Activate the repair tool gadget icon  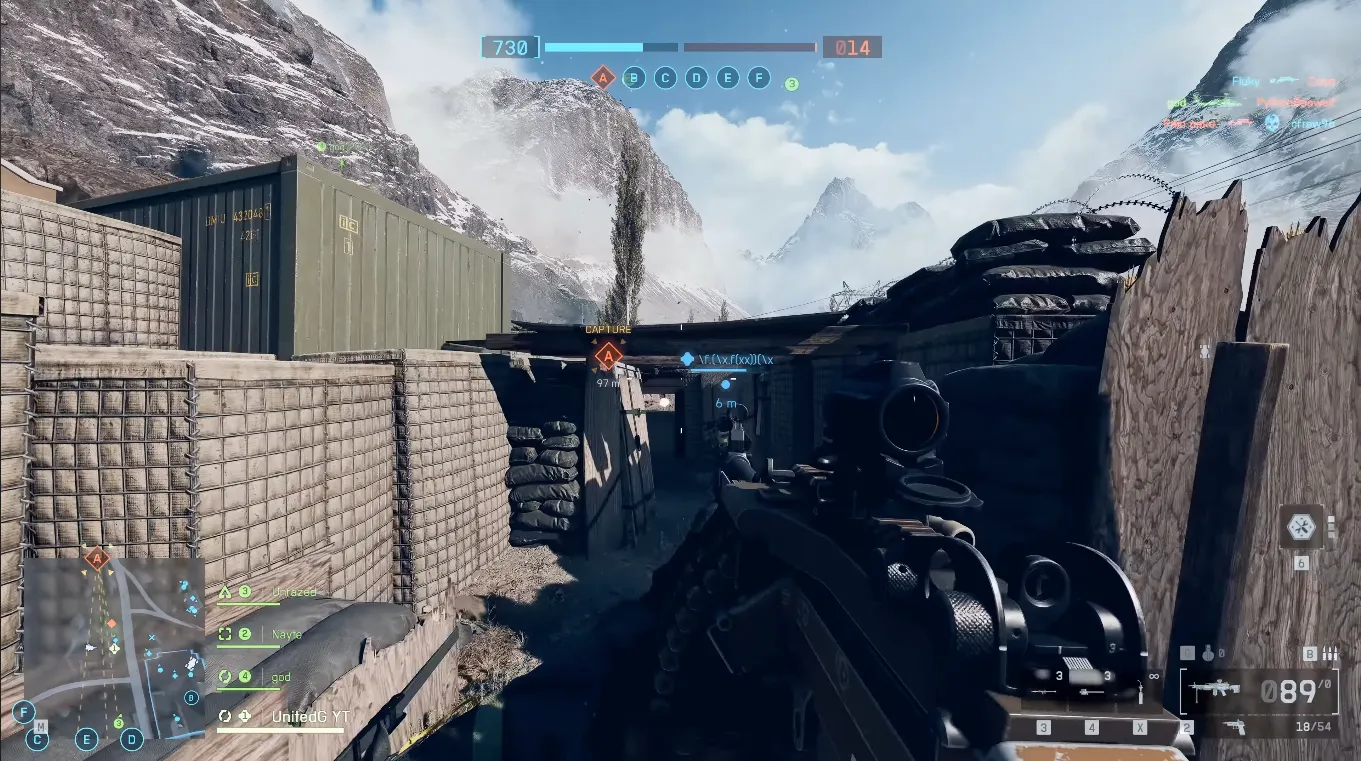[1301, 526]
